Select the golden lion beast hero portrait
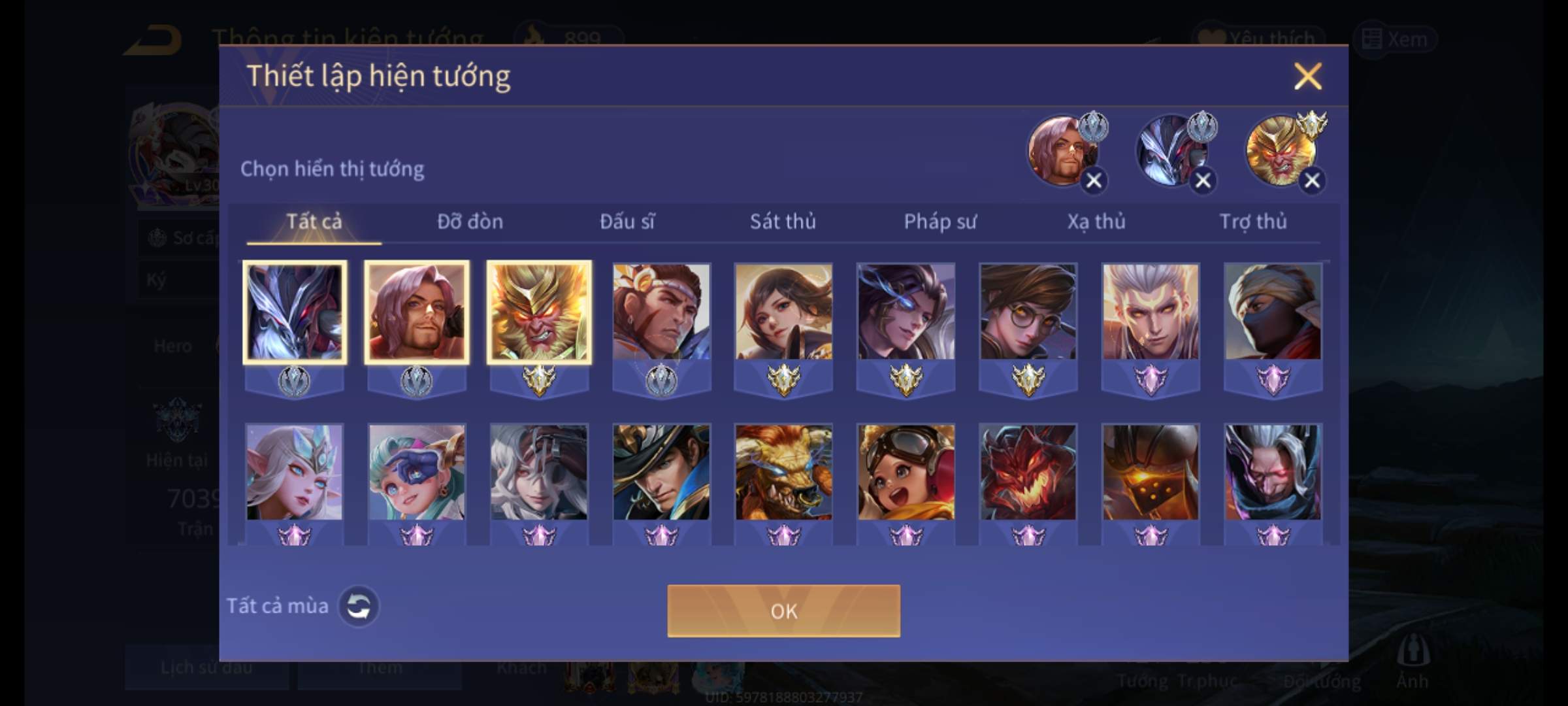1568x706 pixels. tap(783, 473)
